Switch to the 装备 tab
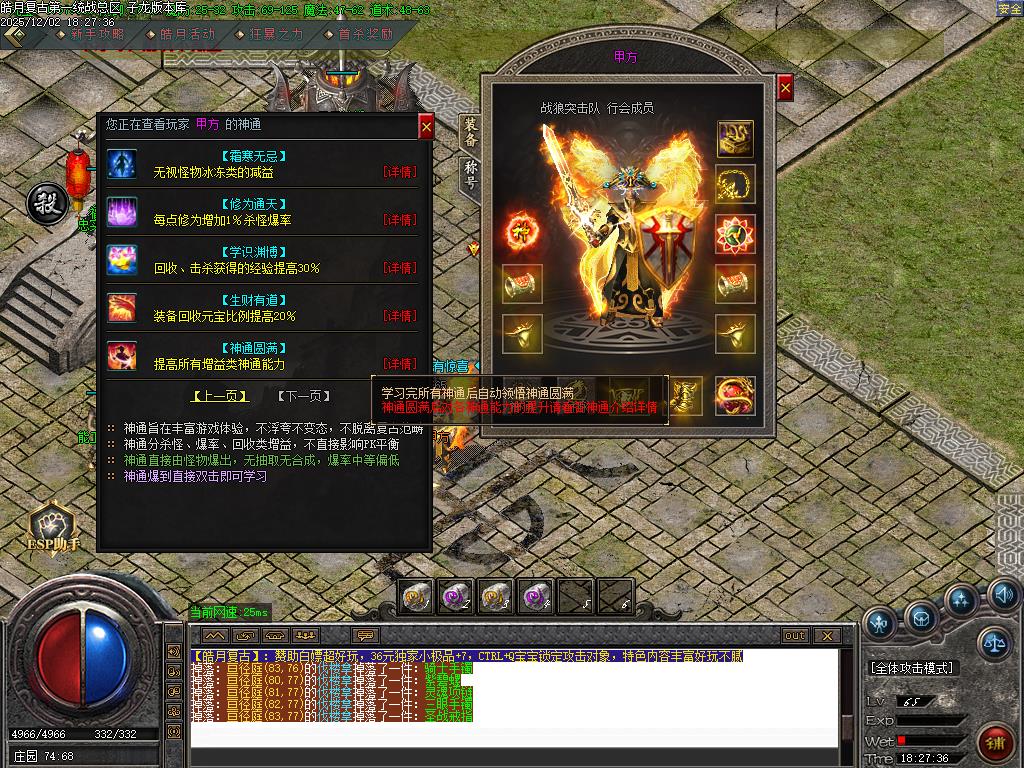This screenshot has height=768, width=1024. [x=470, y=132]
